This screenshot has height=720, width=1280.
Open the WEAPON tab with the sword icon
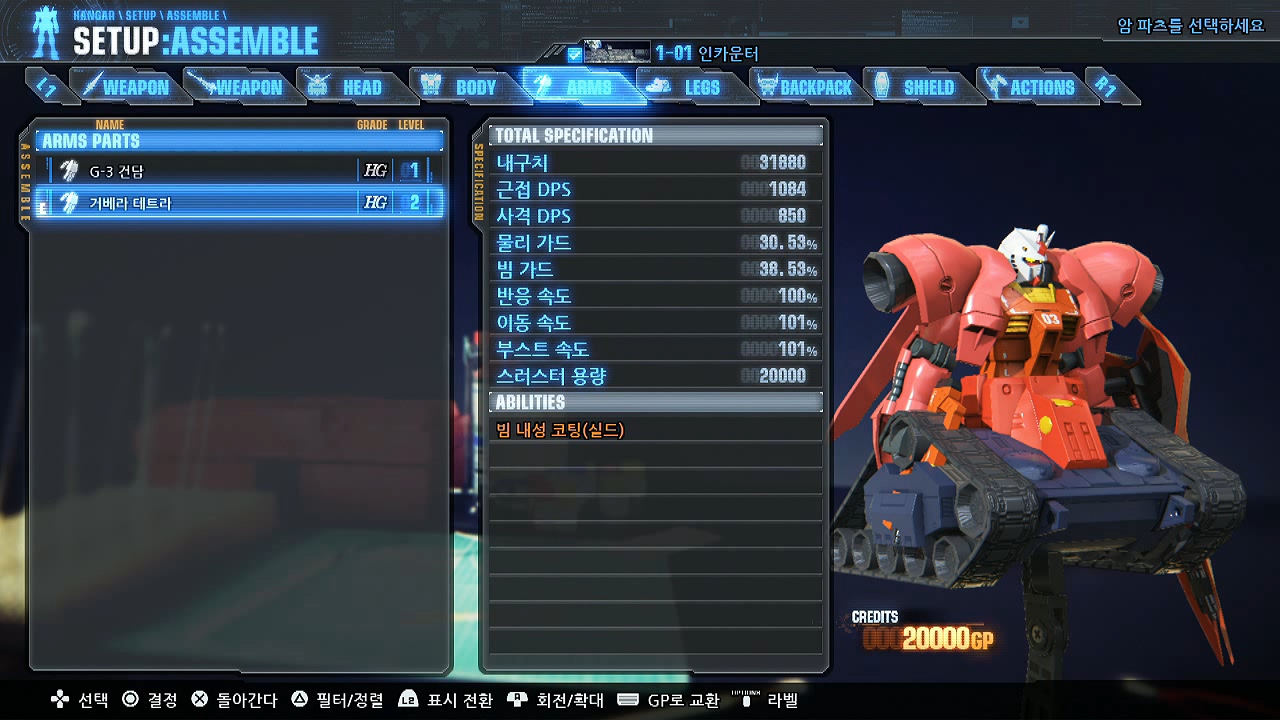[126, 87]
